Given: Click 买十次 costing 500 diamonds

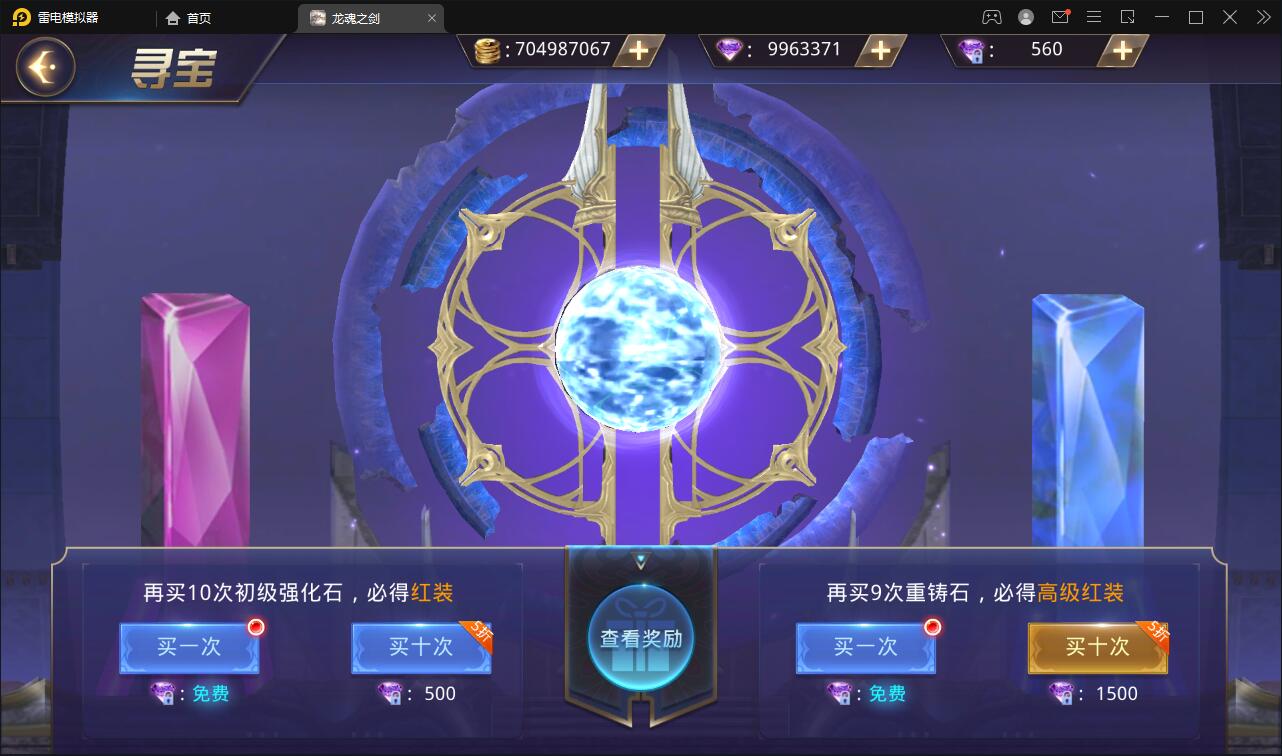Looking at the screenshot, I should coord(420,648).
